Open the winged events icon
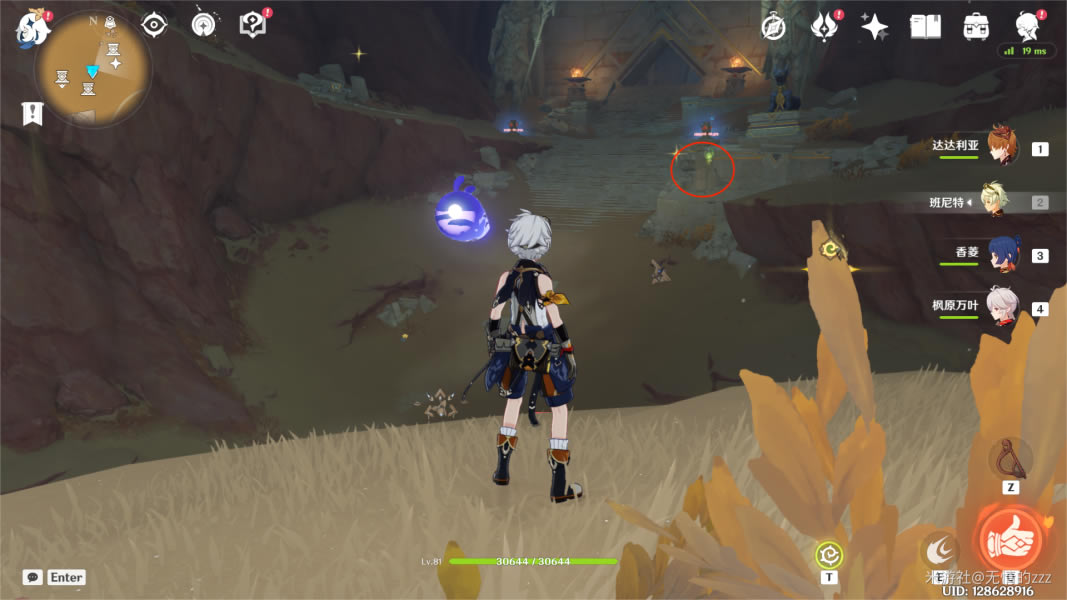This screenshot has height=600, width=1067. coord(824,27)
